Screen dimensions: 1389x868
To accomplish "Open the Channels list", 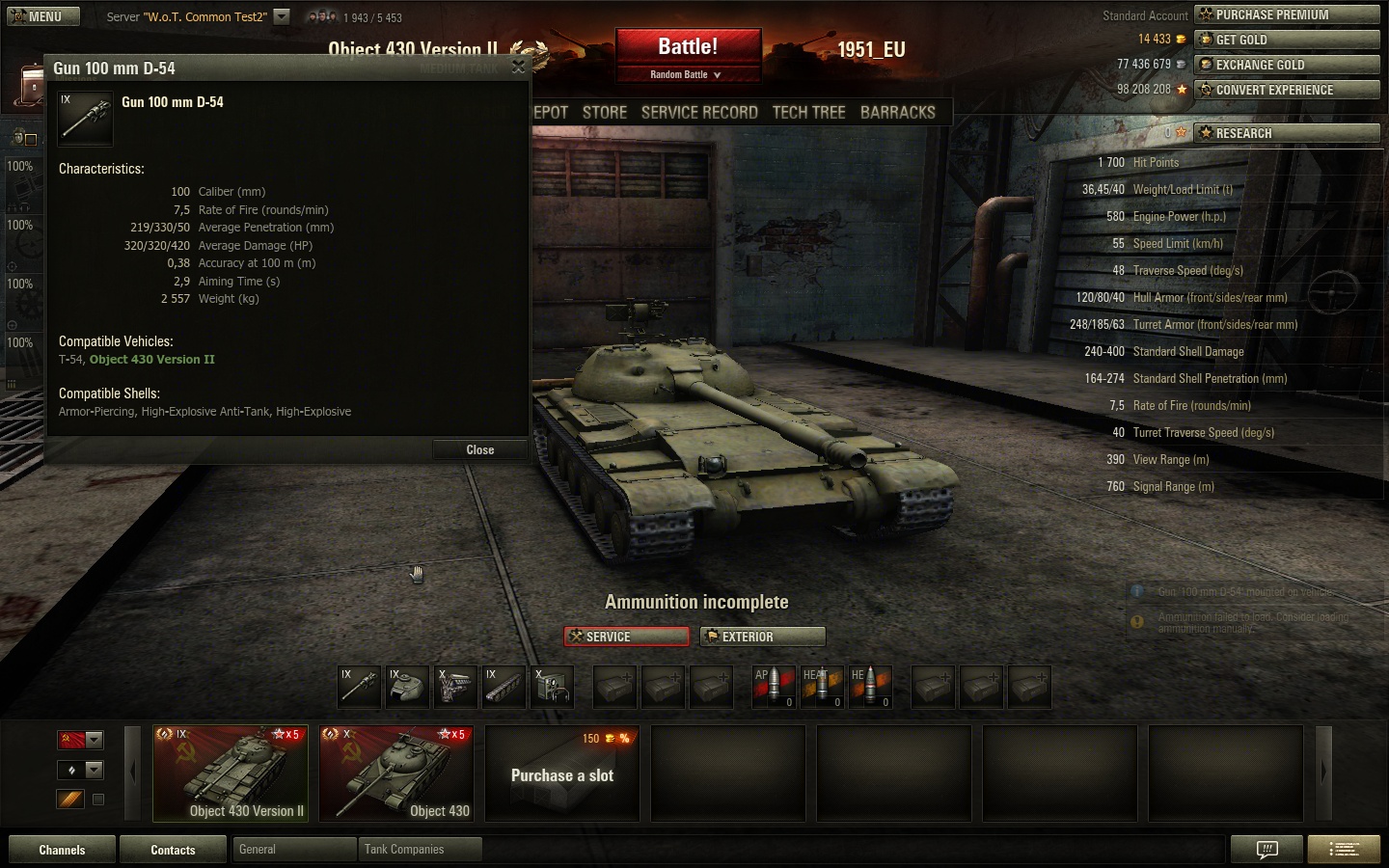I will click(62, 850).
